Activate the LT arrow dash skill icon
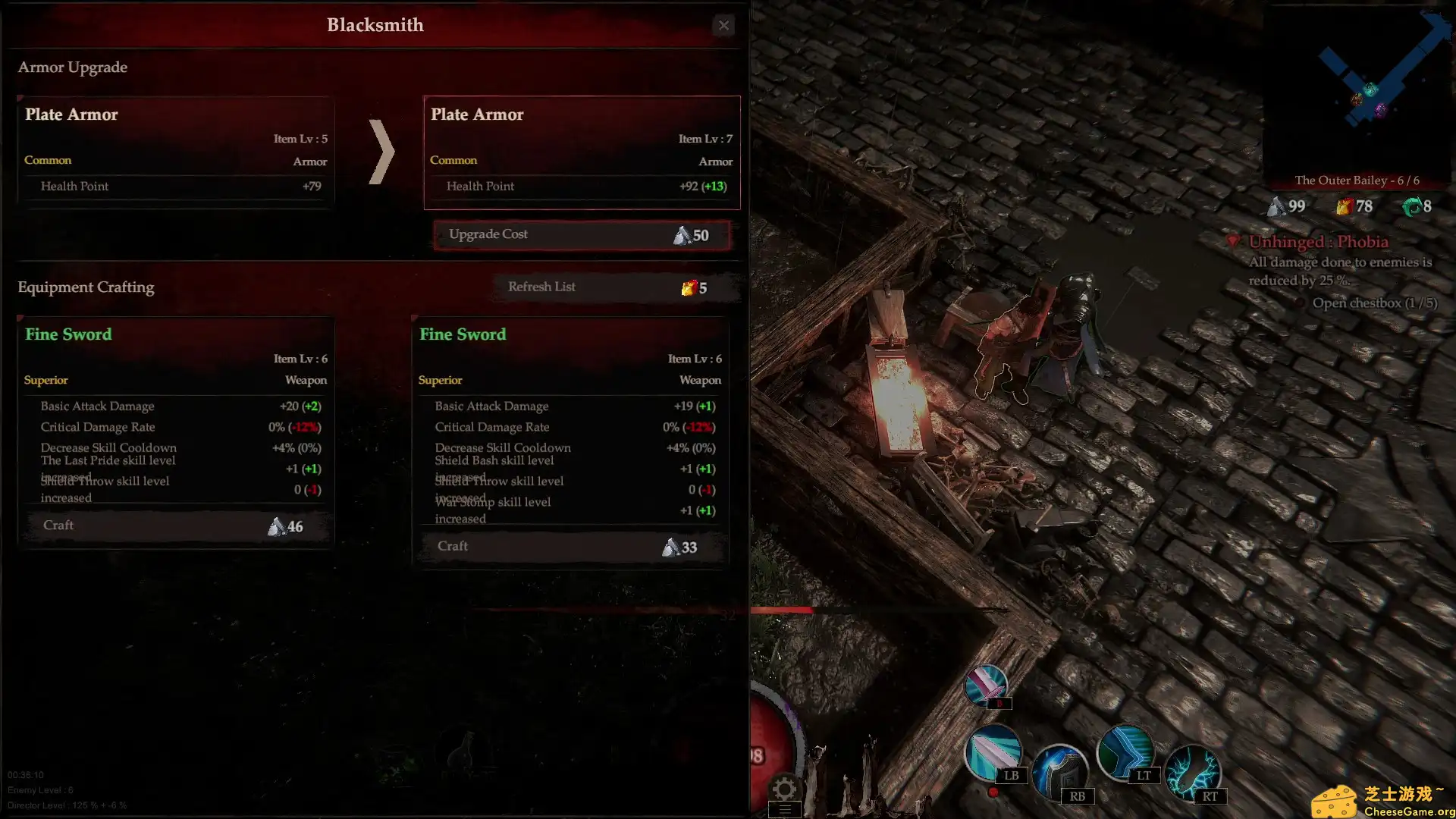This screenshot has height=819, width=1456. click(x=1125, y=752)
